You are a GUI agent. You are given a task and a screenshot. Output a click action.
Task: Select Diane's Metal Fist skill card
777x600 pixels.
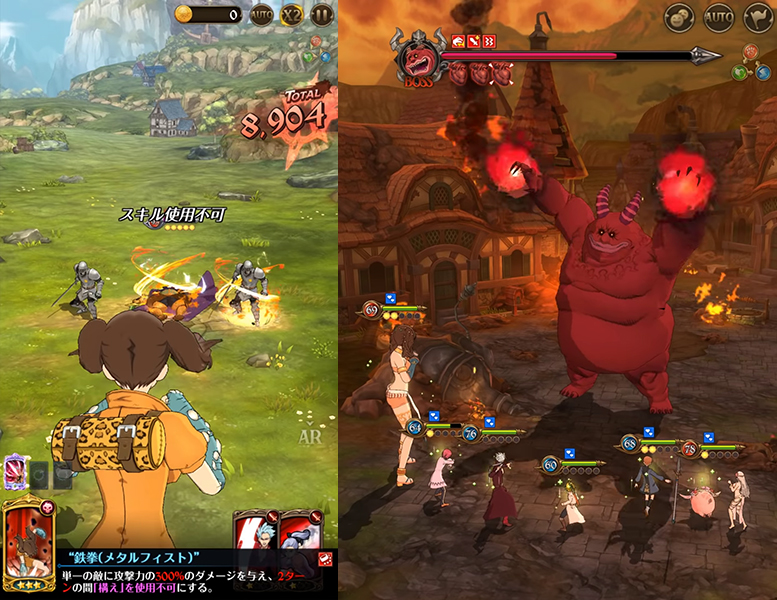[30, 543]
